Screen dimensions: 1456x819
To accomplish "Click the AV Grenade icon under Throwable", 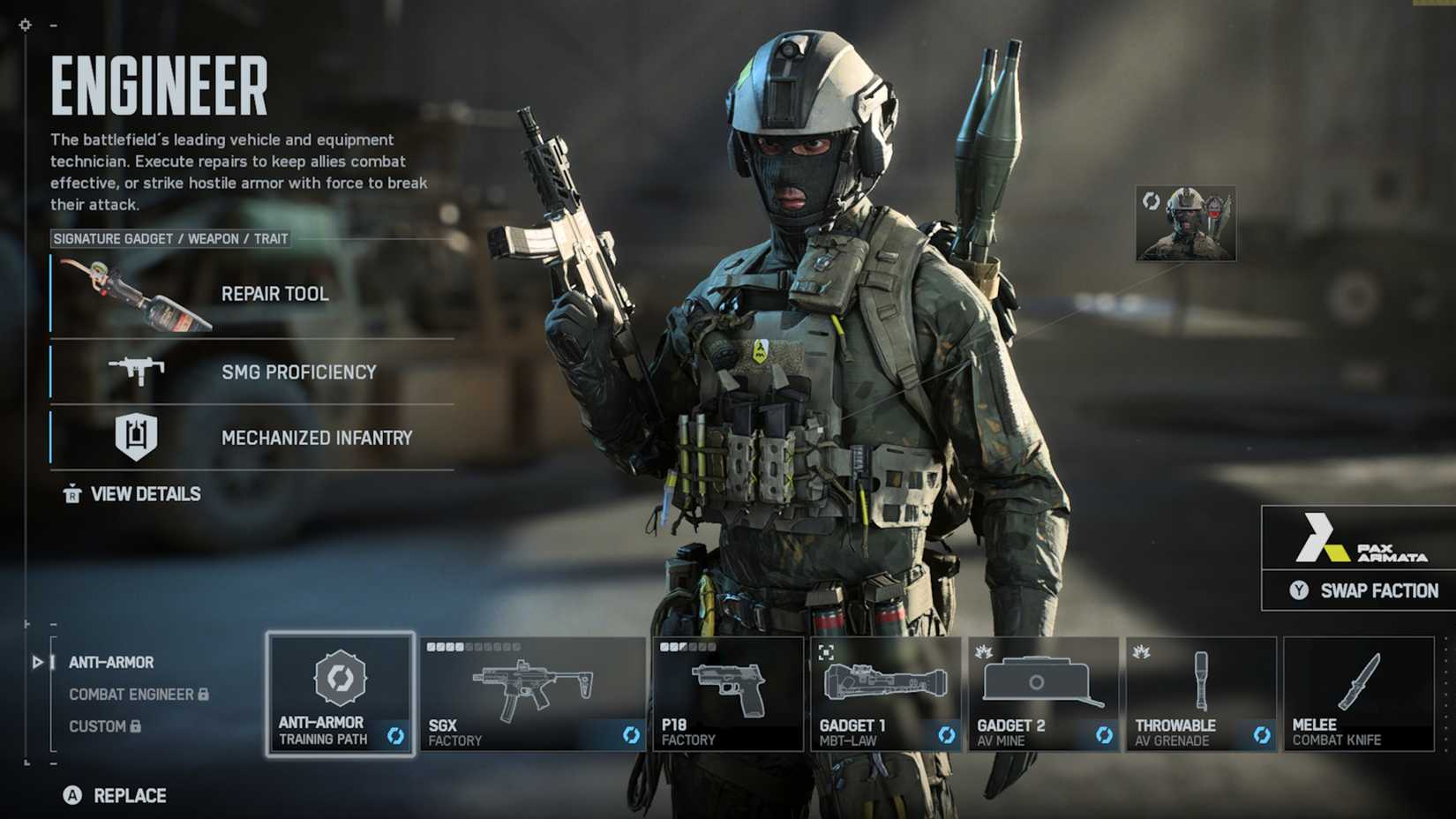I will 1200,681.
